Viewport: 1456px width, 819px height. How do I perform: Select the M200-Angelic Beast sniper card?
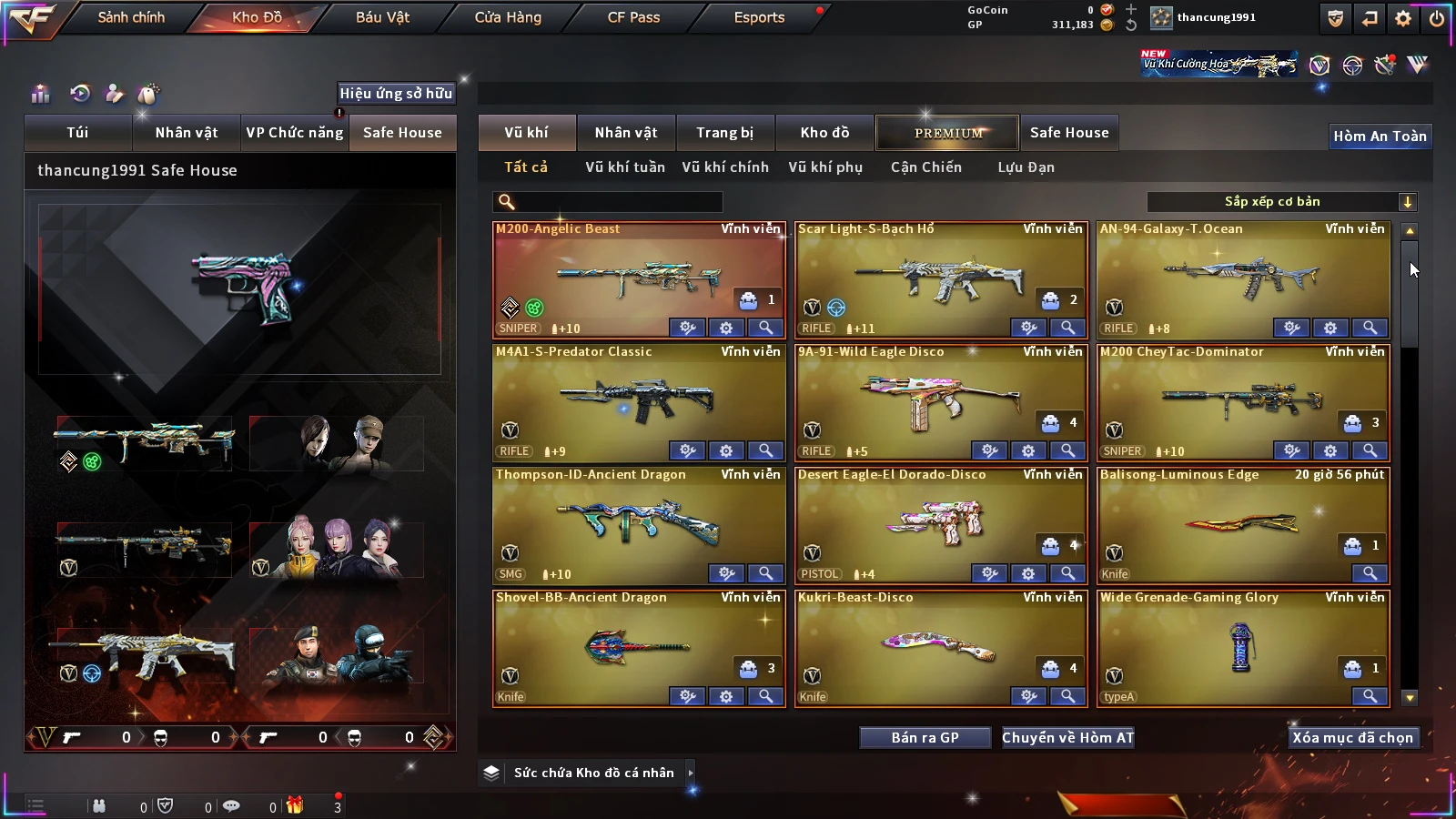(x=638, y=273)
